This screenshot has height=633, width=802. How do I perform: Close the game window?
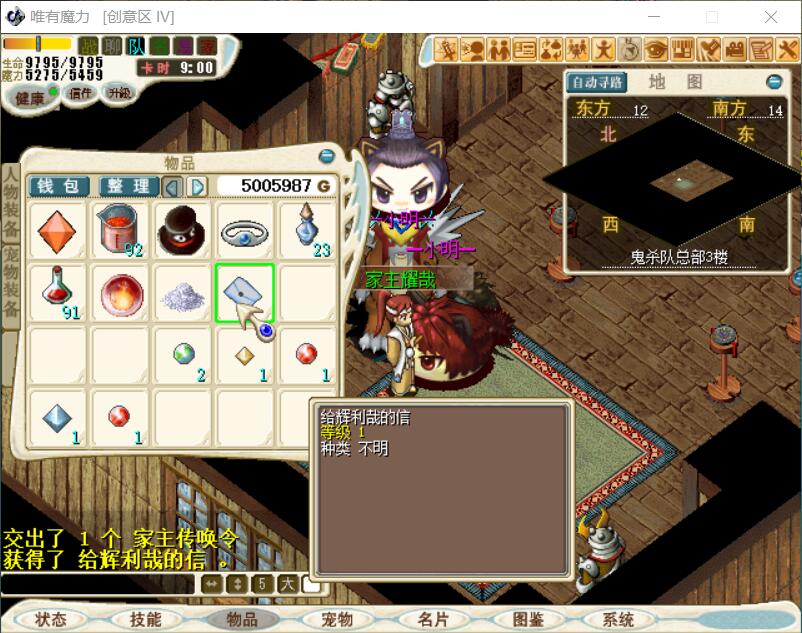coord(771,17)
